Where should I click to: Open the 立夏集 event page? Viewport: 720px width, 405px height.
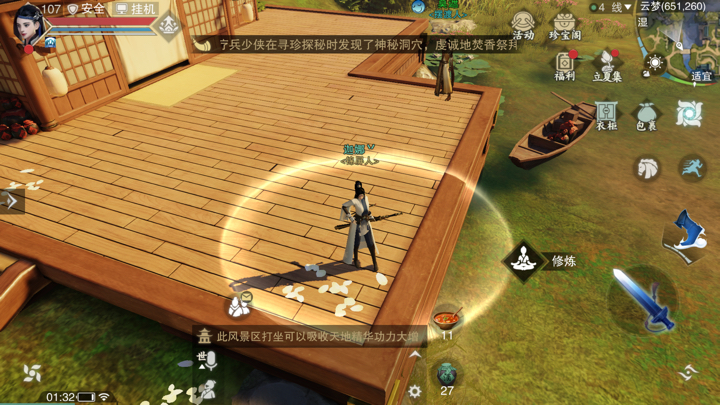607,66
